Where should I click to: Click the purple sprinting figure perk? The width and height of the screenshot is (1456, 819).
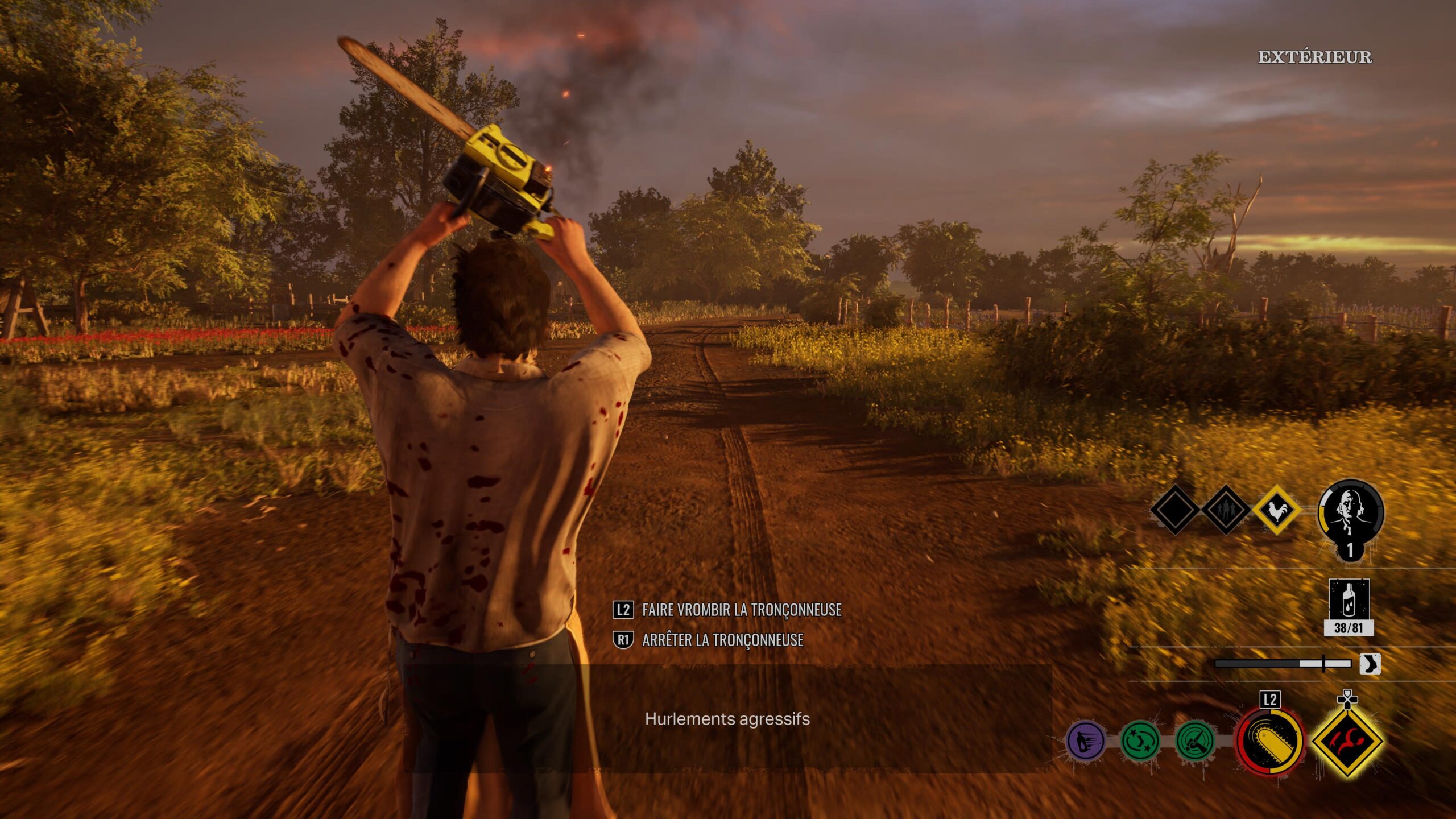coord(1085,741)
